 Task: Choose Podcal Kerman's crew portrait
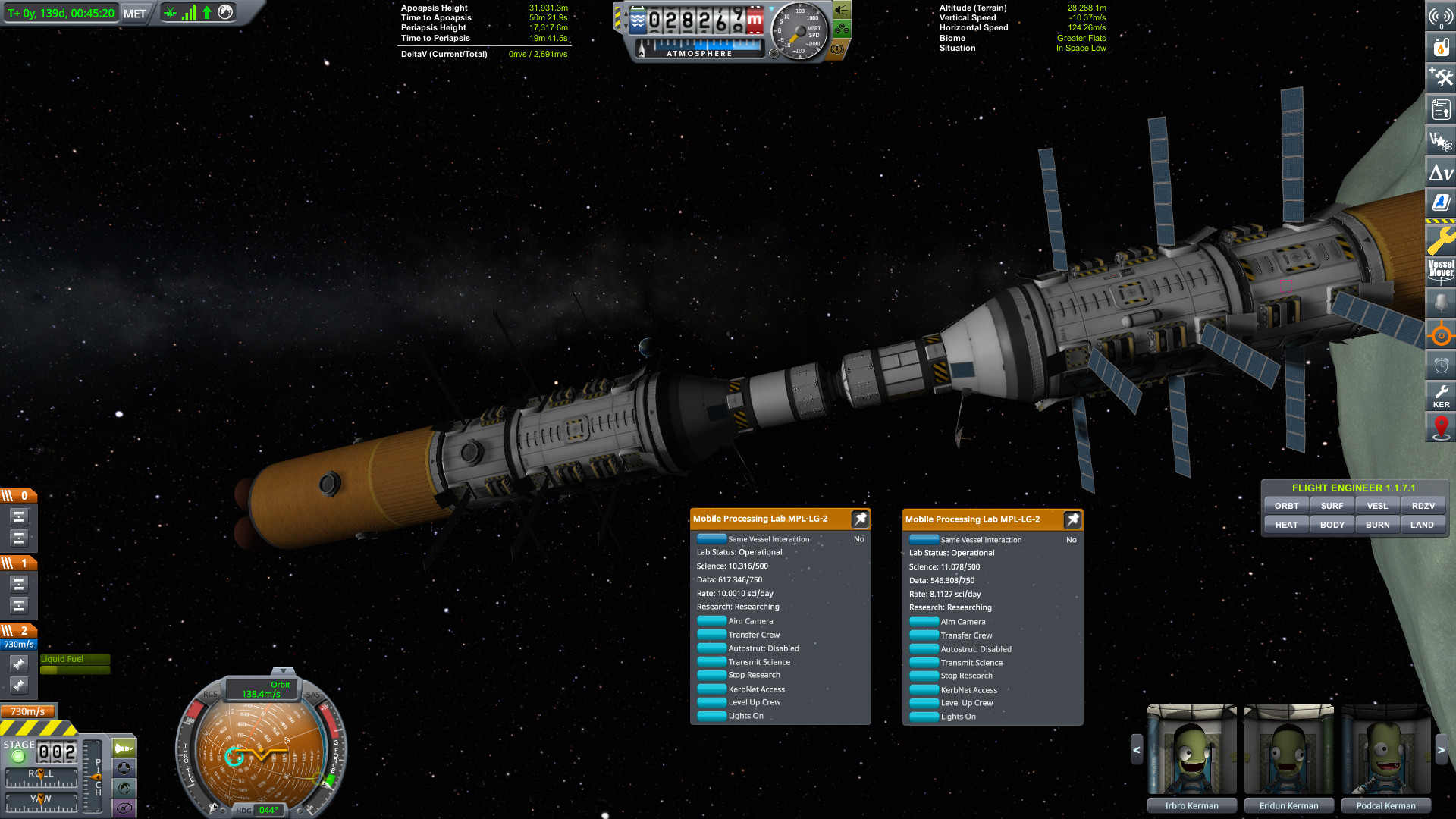tap(1385, 749)
